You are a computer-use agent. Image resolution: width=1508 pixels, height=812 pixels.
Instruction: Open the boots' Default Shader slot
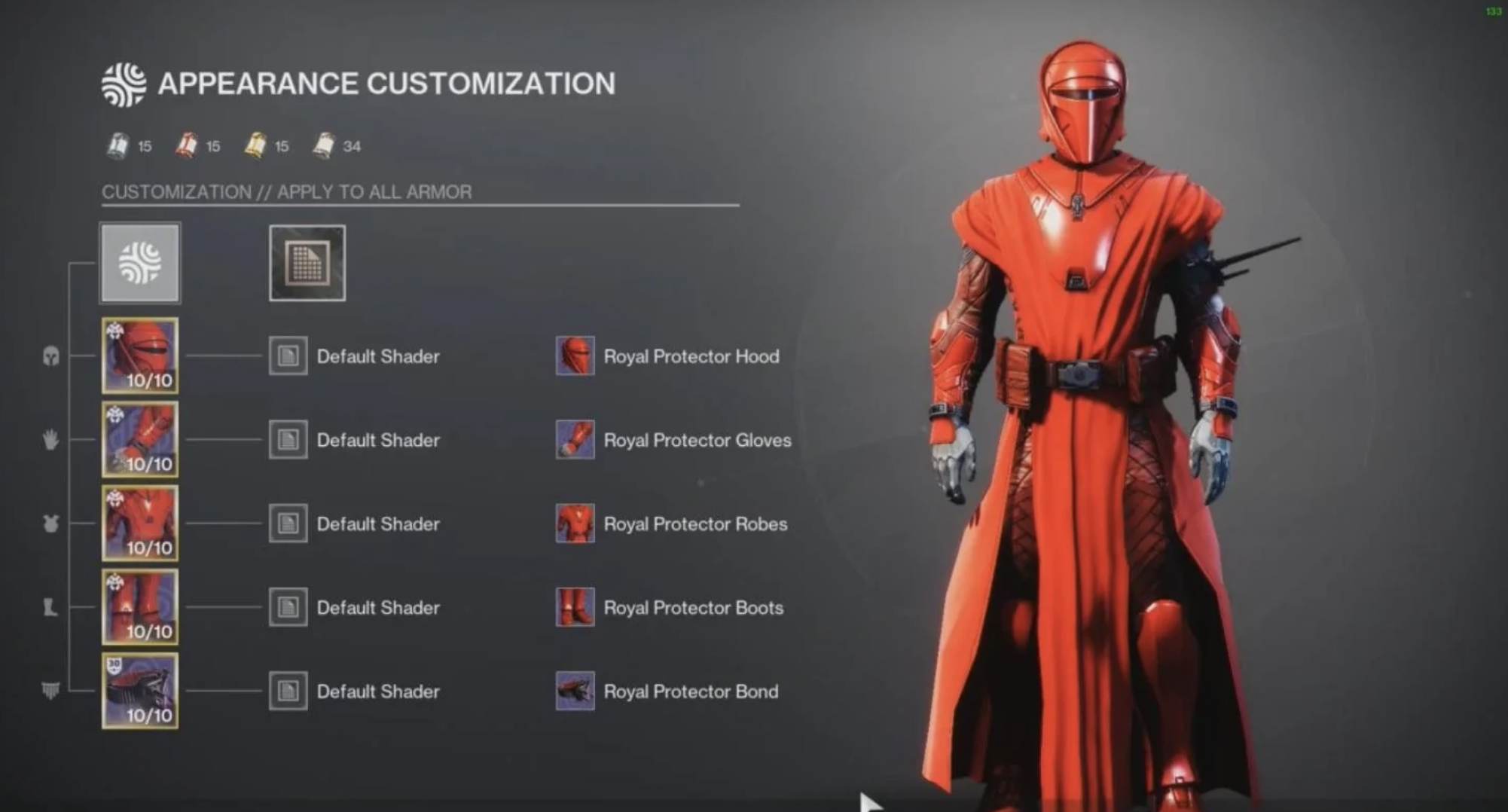(287, 607)
